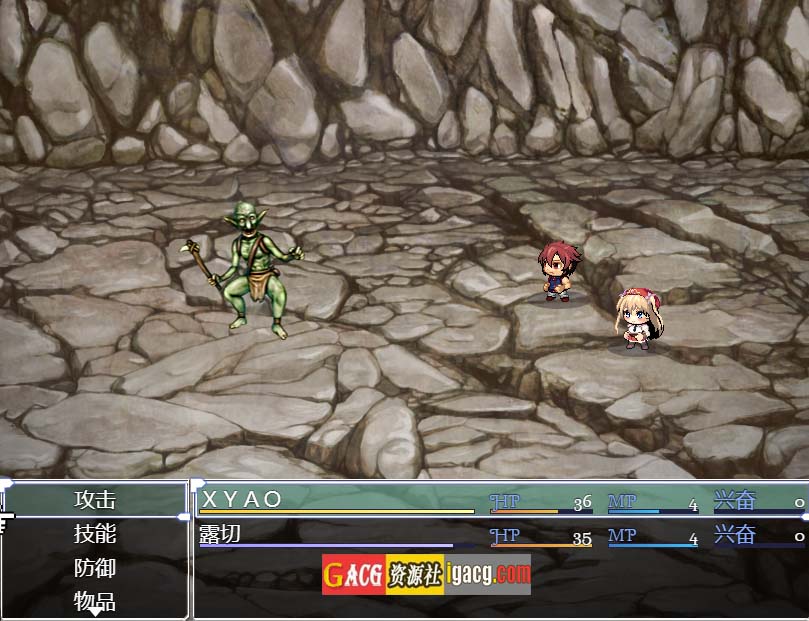Select 露切's party status row

pyautogui.click(x=498, y=535)
